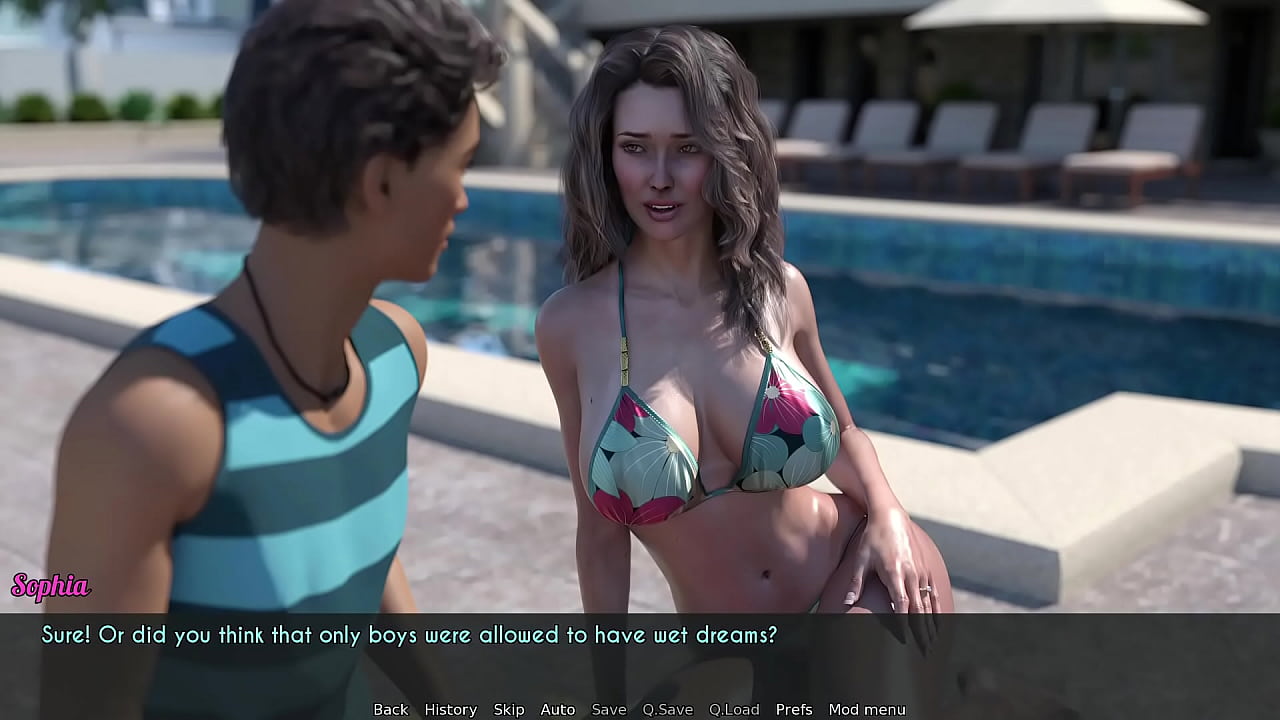The width and height of the screenshot is (1280, 720).
Task: Open the Save game screen
Action: pyautogui.click(x=608, y=709)
